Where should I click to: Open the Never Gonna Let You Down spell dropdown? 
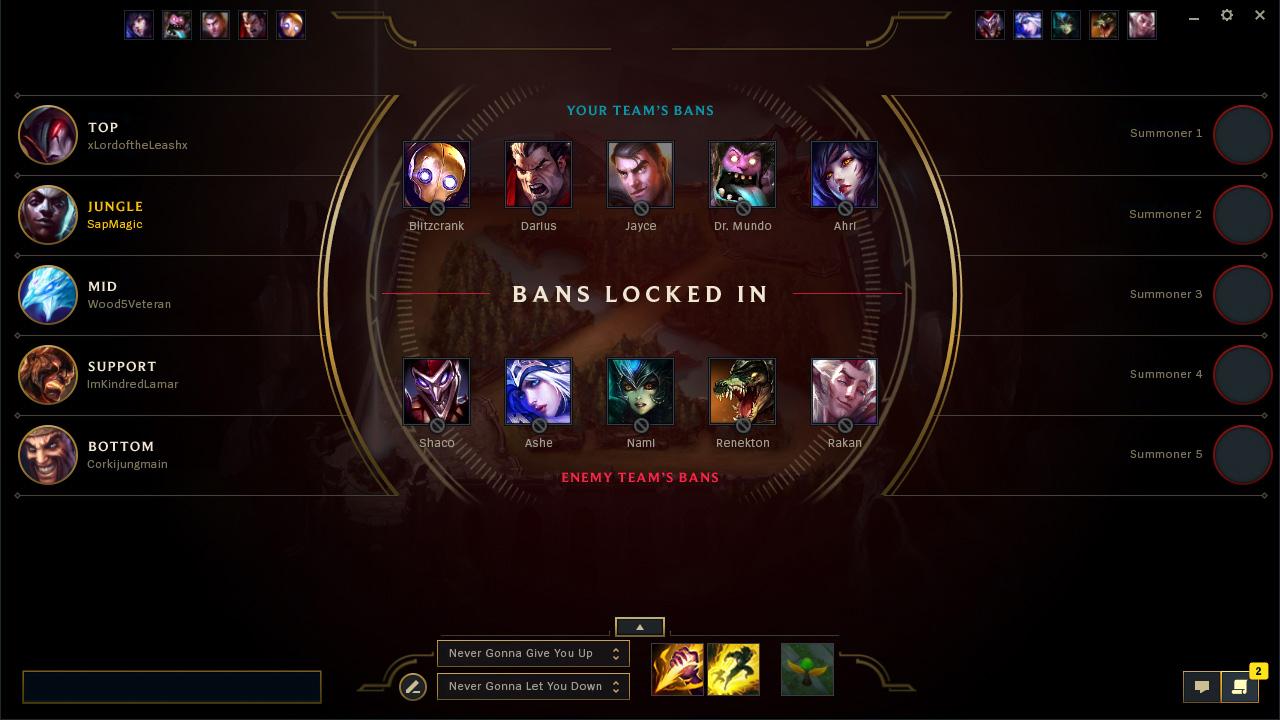click(533, 686)
